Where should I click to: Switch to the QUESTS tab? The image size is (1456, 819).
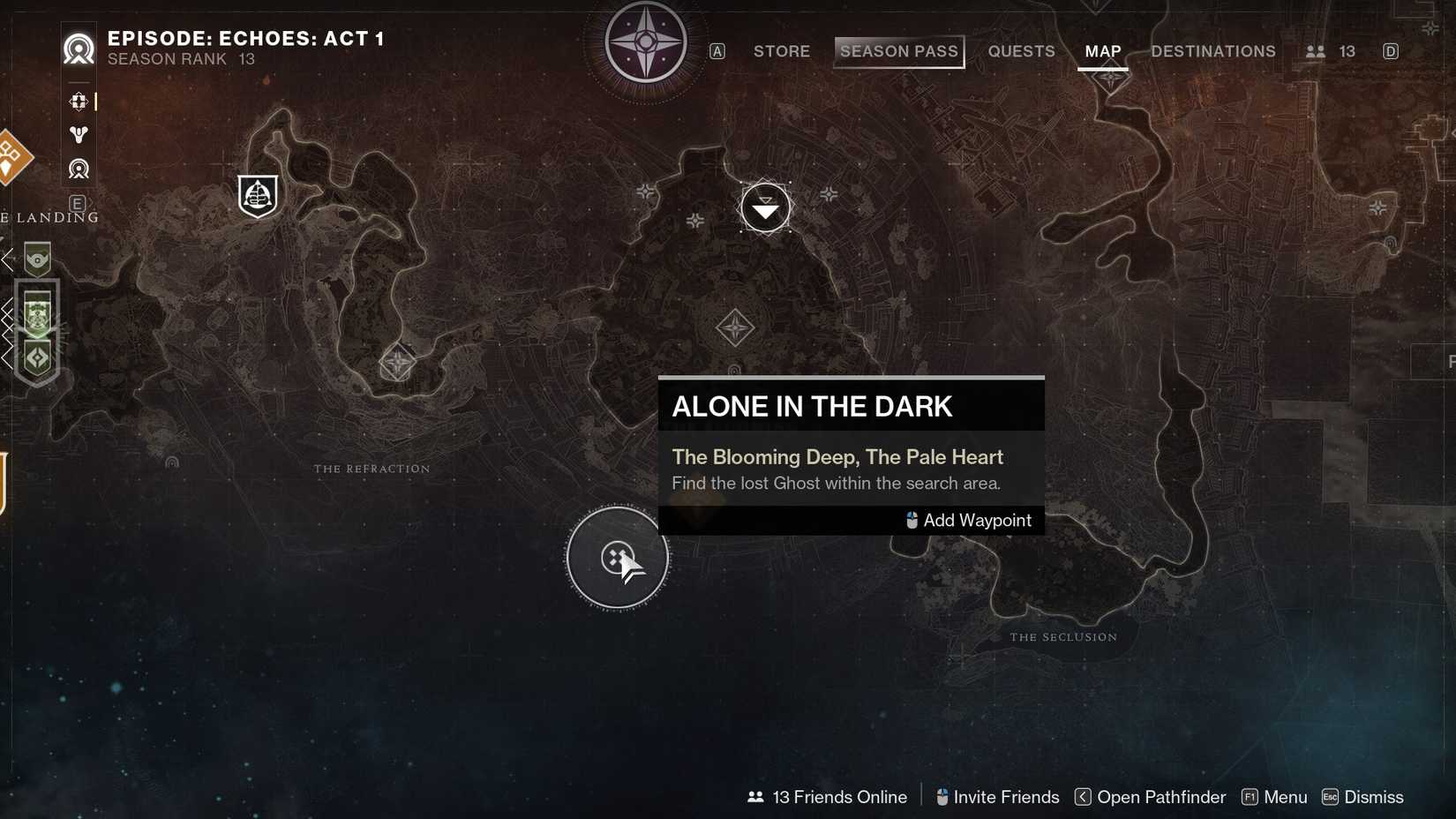(x=1021, y=51)
